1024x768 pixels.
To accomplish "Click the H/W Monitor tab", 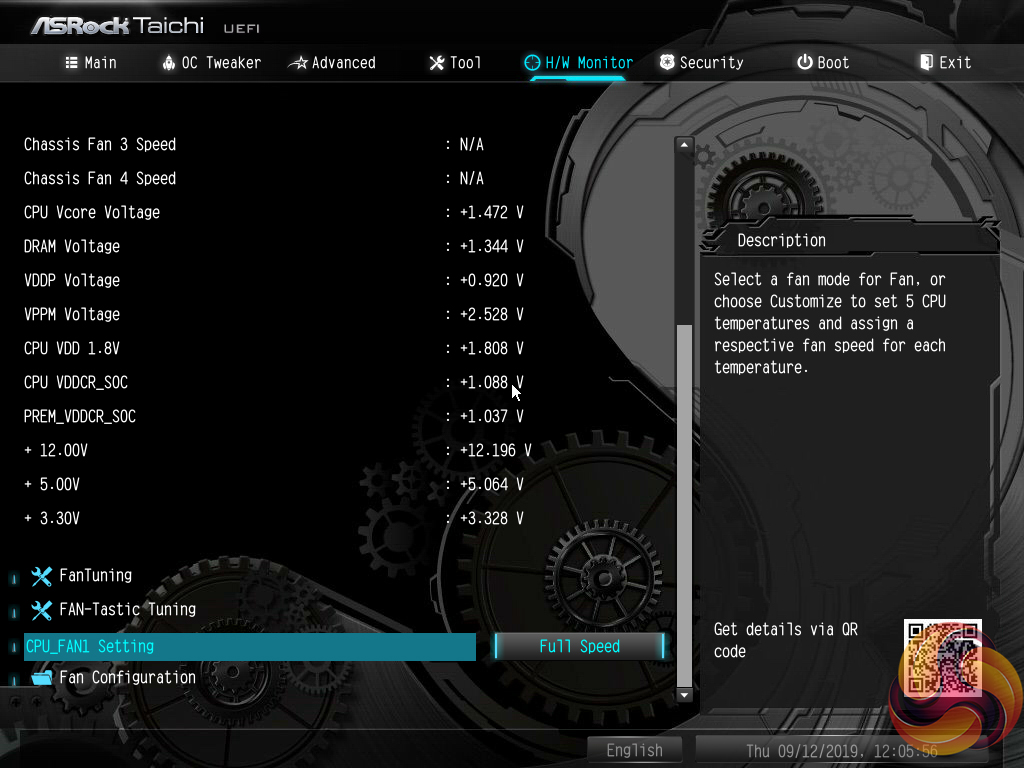I will tap(579, 63).
